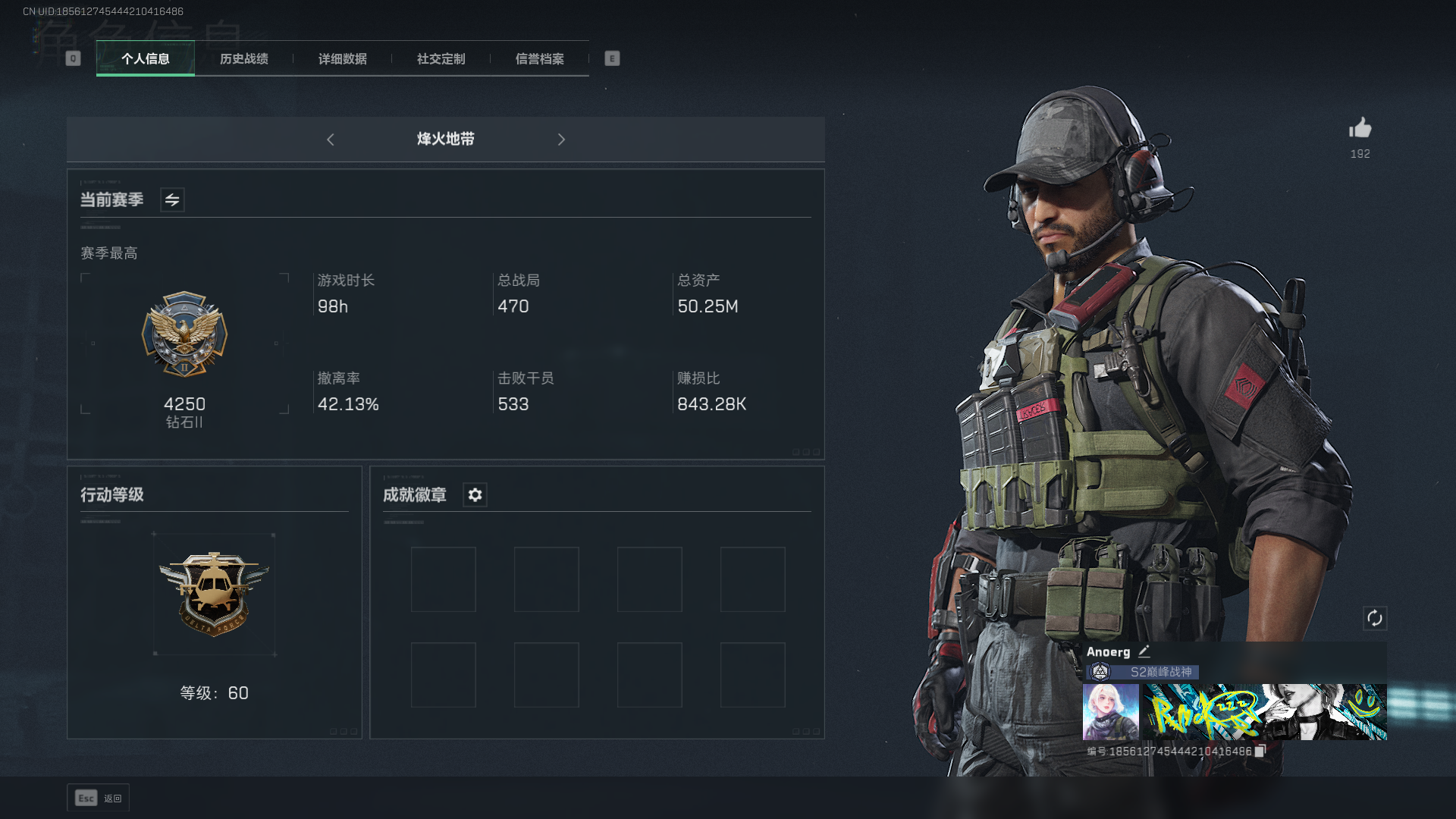Go to the 社交定制 tab
Viewport: 1456px width, 819px height.
pos(441,59)
